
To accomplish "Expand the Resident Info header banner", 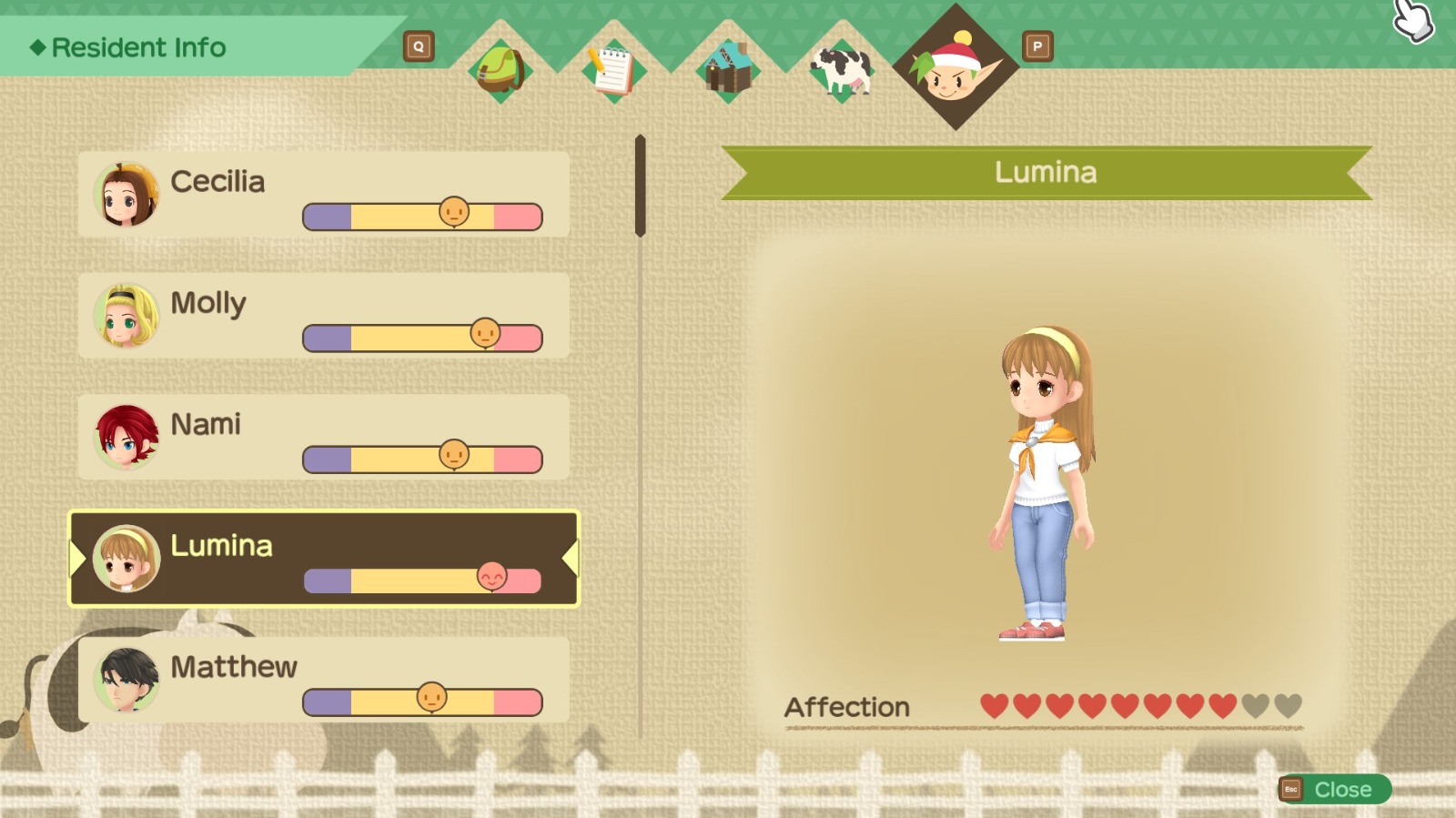I will 132,47.
